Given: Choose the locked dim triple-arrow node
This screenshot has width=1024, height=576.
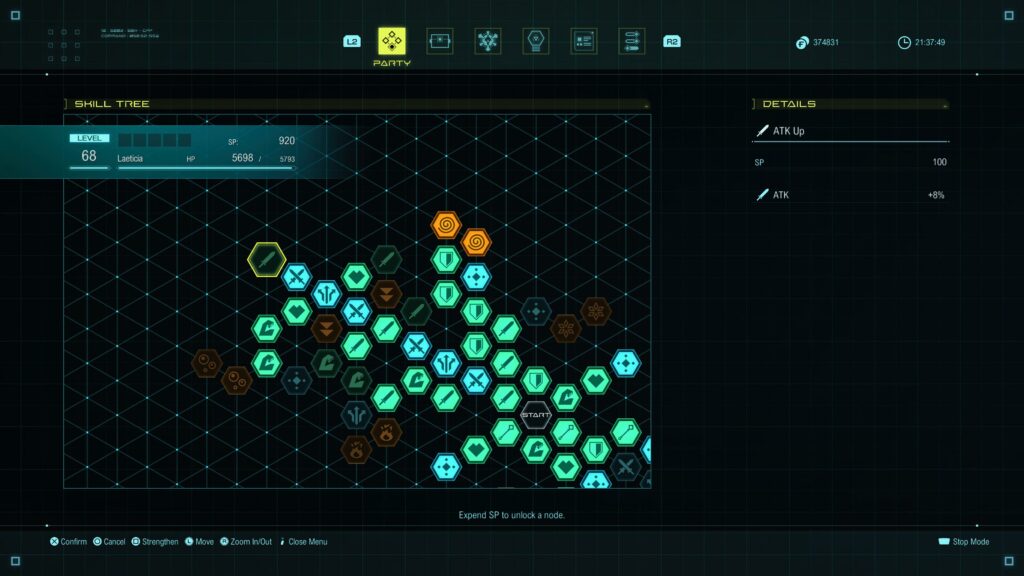Looking at the screenshot, I should 356,414.
